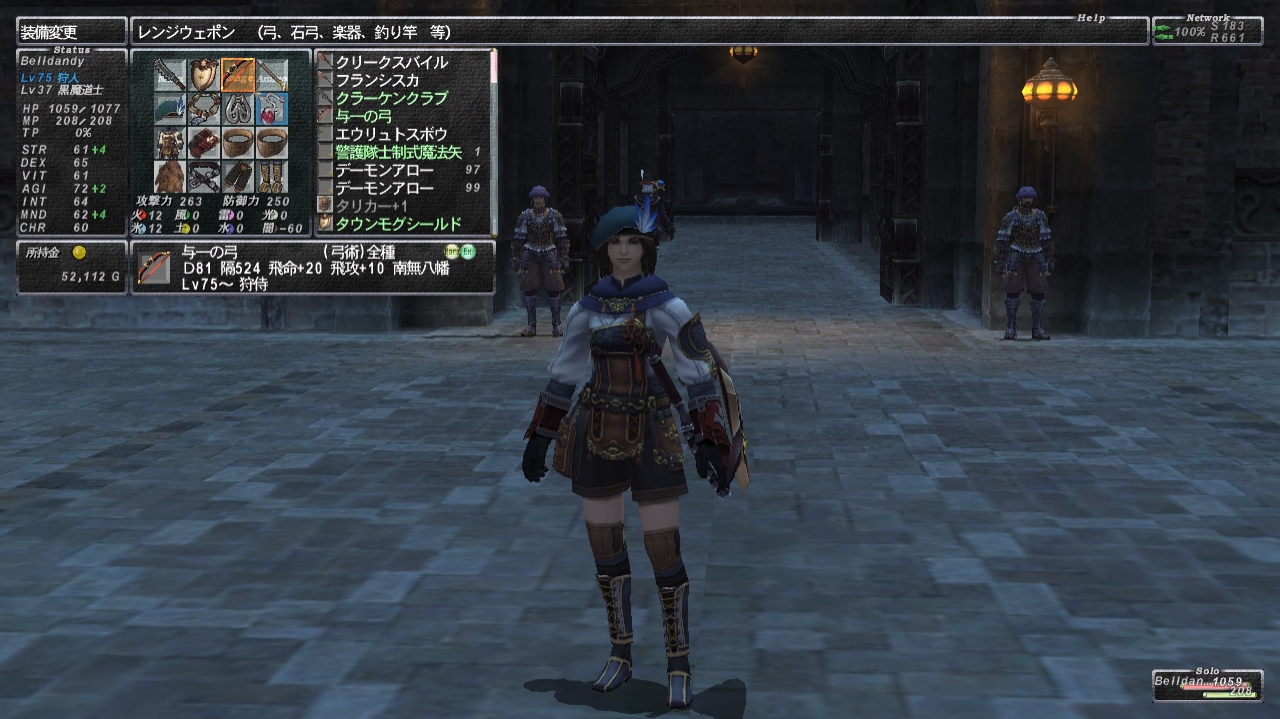
Task: Equip 与一の弓 from the item list
Action: click(x=363, y=116)
